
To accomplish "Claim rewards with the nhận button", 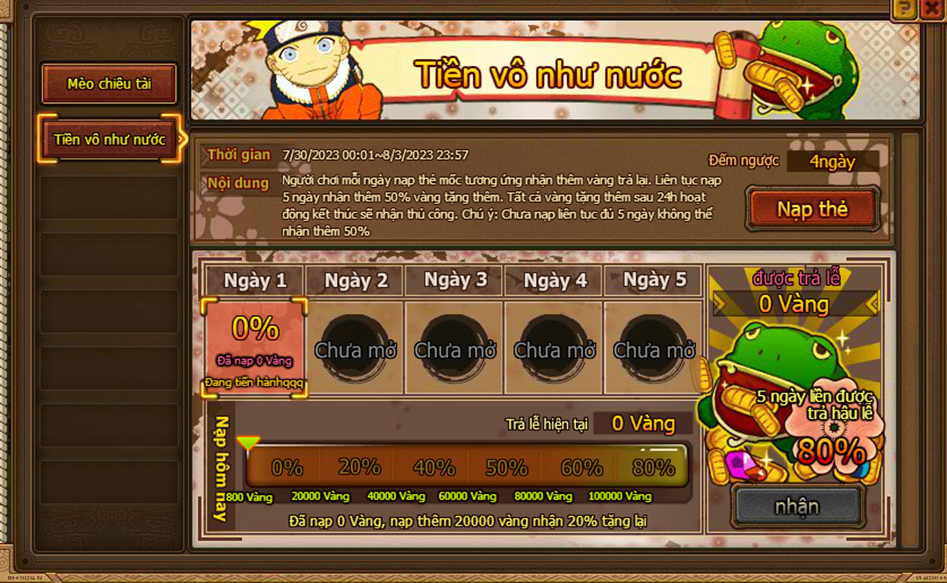I will click(x=797, y=506).
